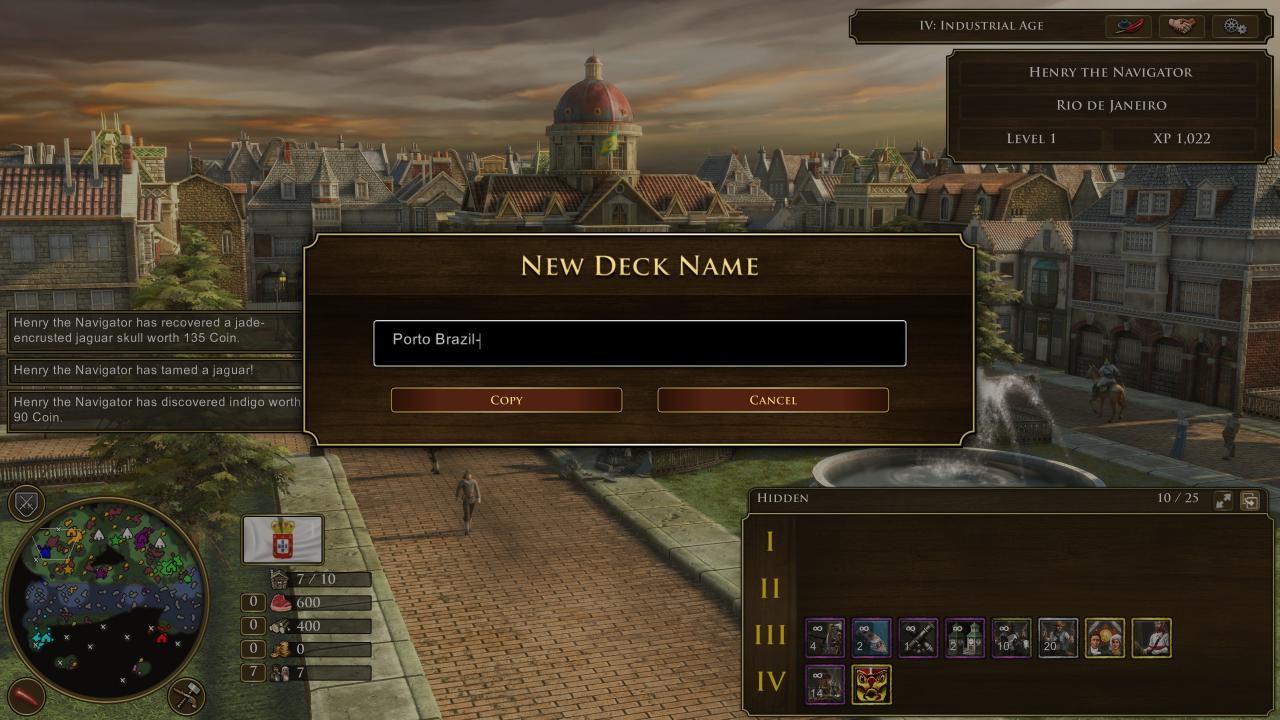Viewport: 1280px width, 720px height.
Task: Click the feathered hat icon
Action: [1128, 26]
